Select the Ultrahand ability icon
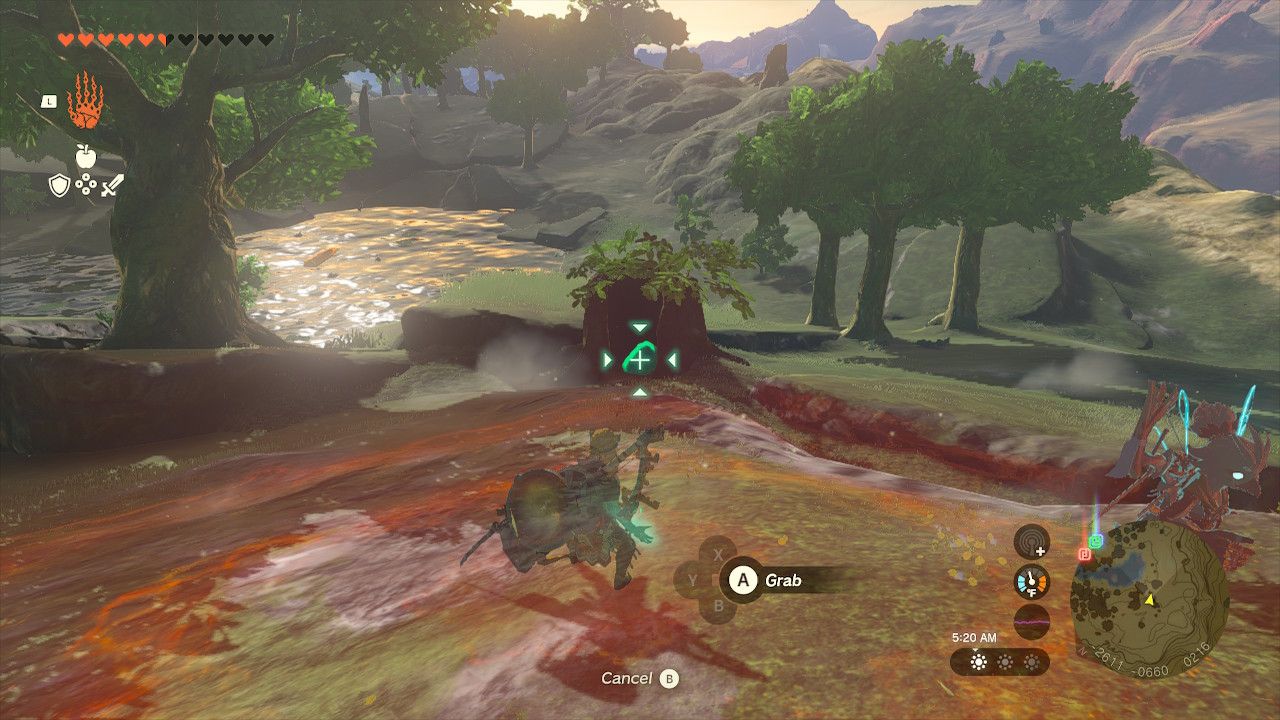1280x720 pixels. click(87, 101)
